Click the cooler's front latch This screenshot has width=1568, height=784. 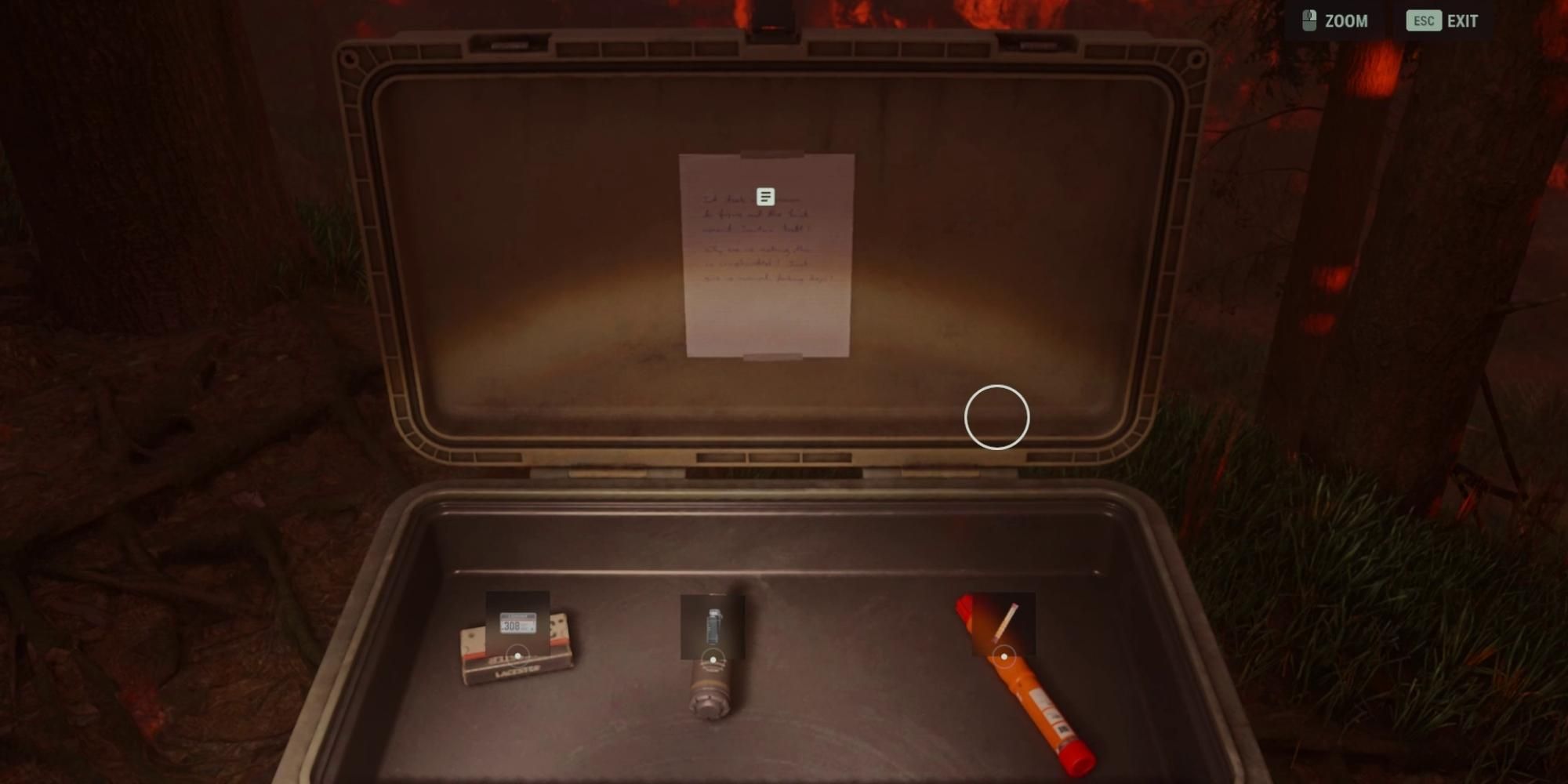pos(772,24)
